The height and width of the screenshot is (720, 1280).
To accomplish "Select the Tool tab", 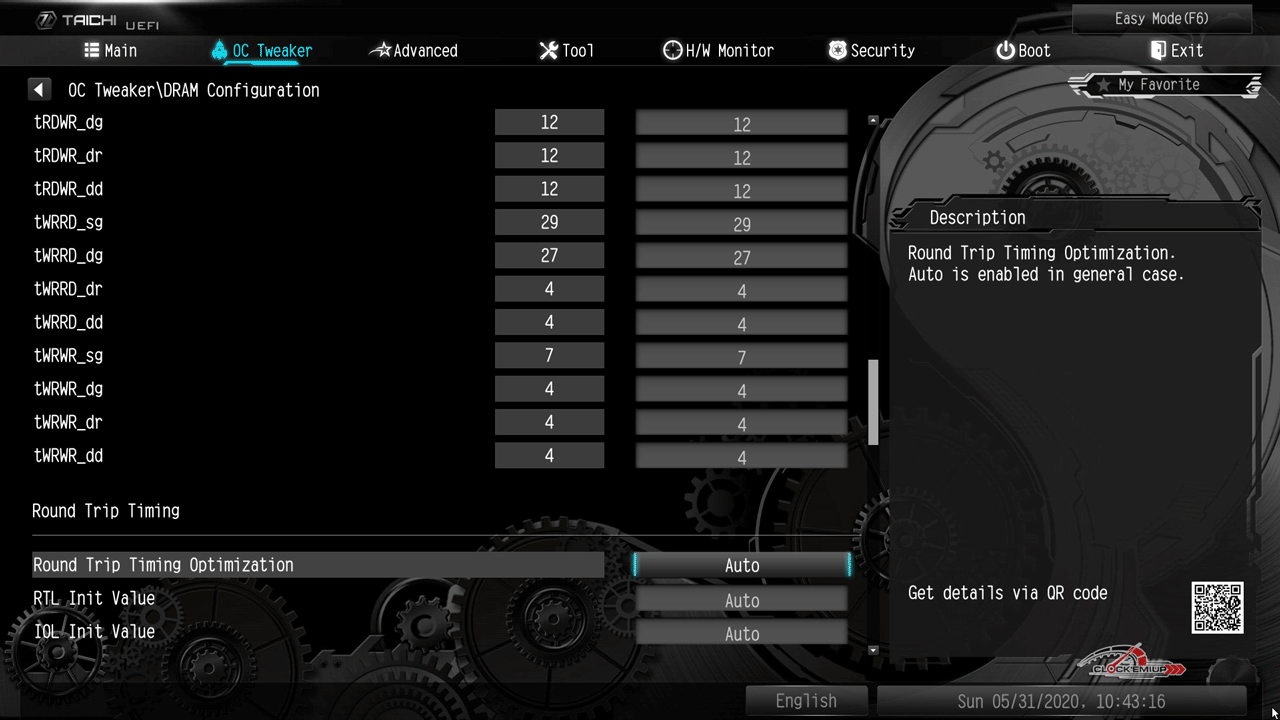I will coord(566,51).
